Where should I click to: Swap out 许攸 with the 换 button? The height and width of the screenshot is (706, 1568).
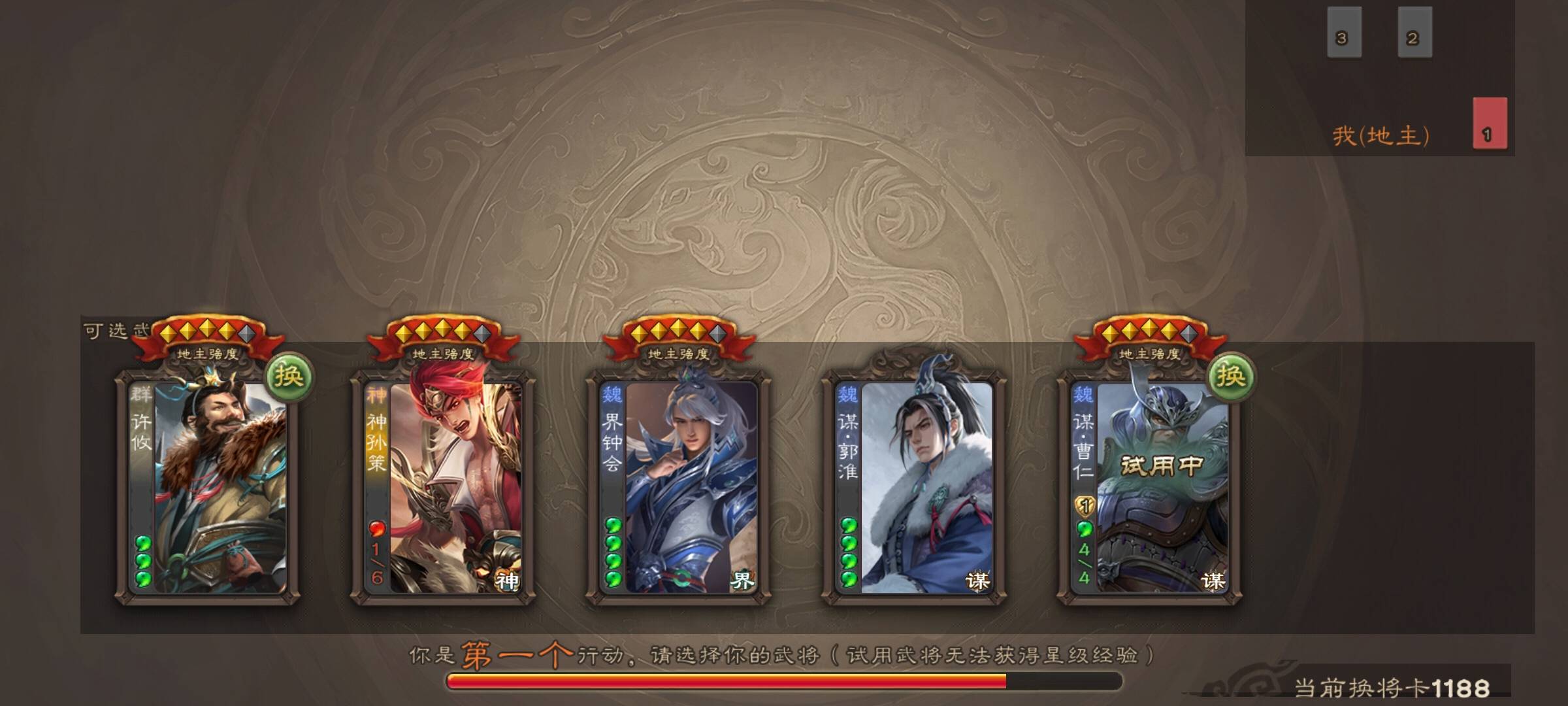pos(288,377)
